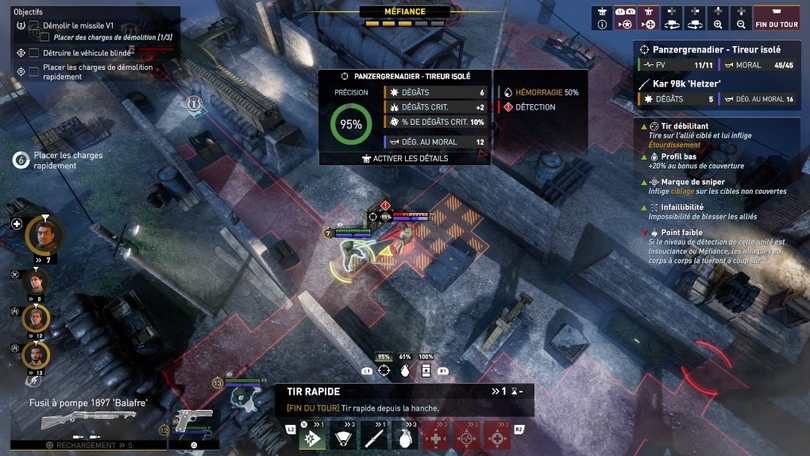The image size is (810, 456).
Task: Select the first squad member portrait
Action: (44, 234)
